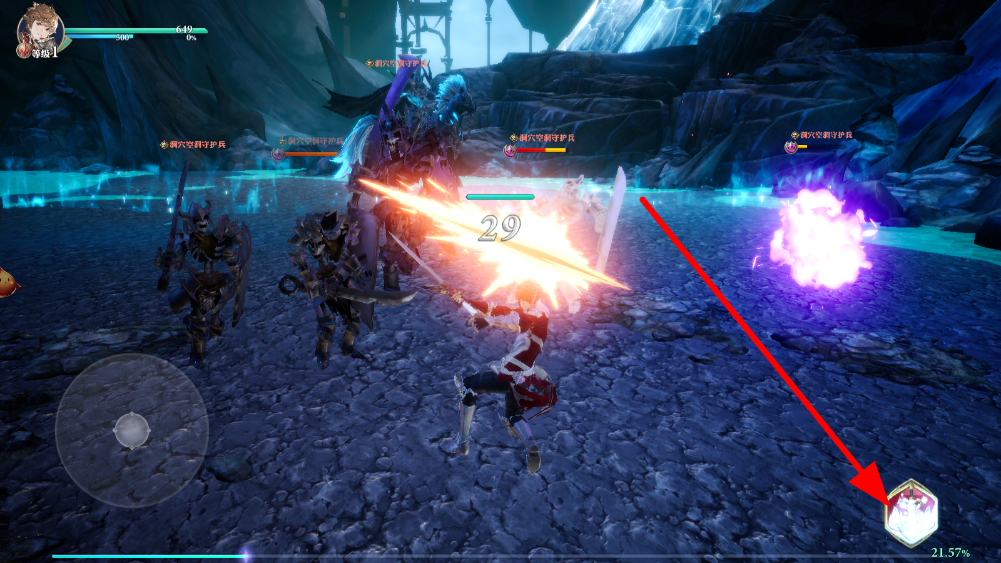Tap the player character portrait
The image size is (1001, 563).
(40, 31)
